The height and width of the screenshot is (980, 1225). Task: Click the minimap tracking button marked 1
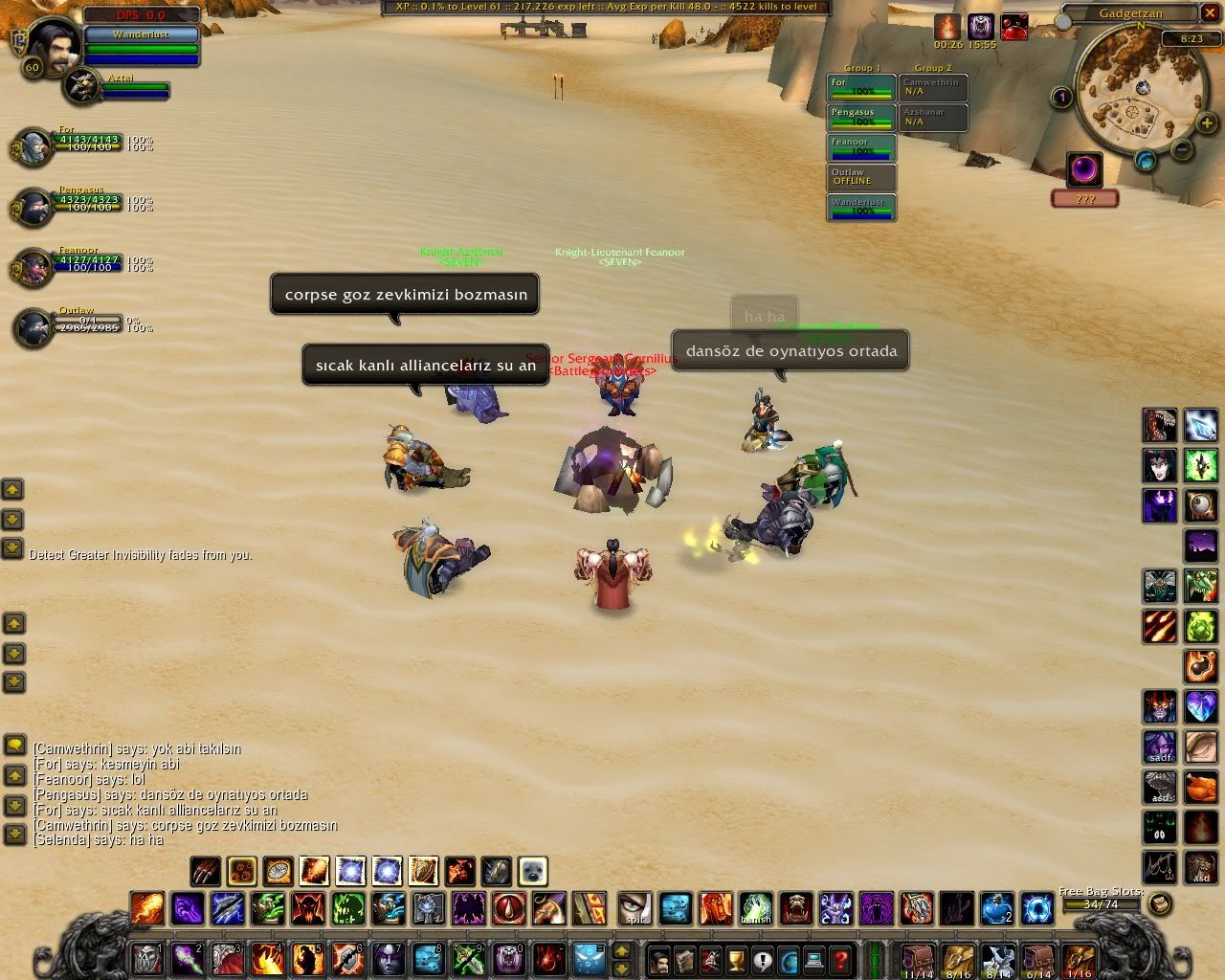coord(1061,98)
